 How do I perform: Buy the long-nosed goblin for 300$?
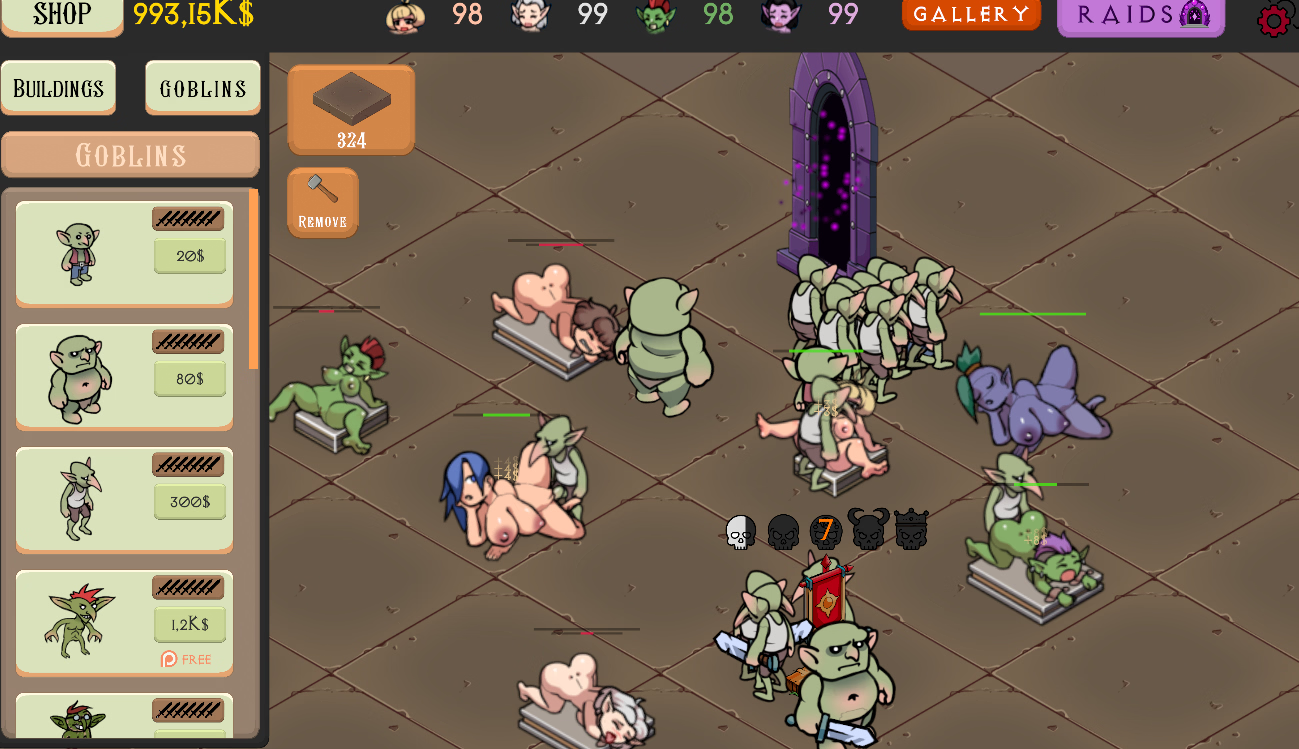(190, 502)
